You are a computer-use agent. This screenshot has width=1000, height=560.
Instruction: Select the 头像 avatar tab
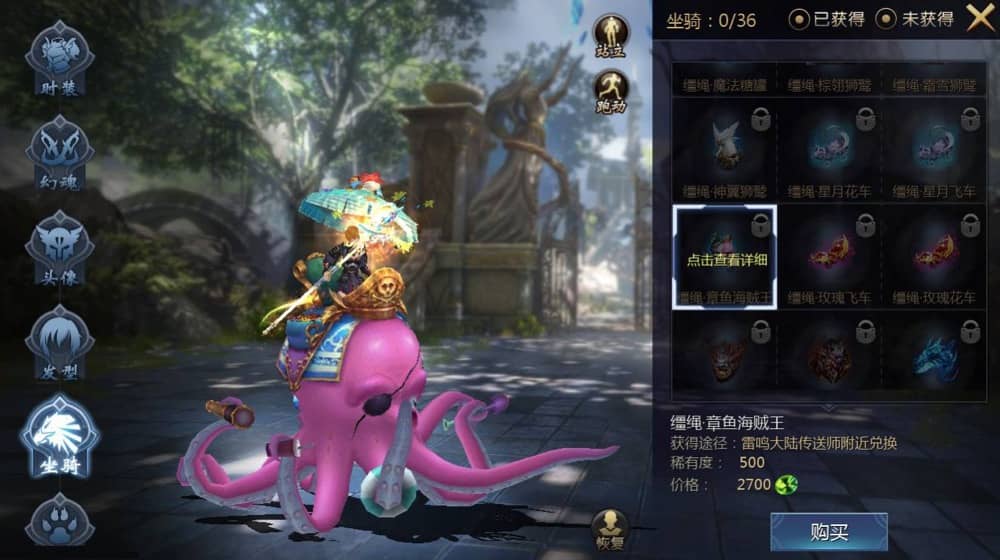coord(61,250)
